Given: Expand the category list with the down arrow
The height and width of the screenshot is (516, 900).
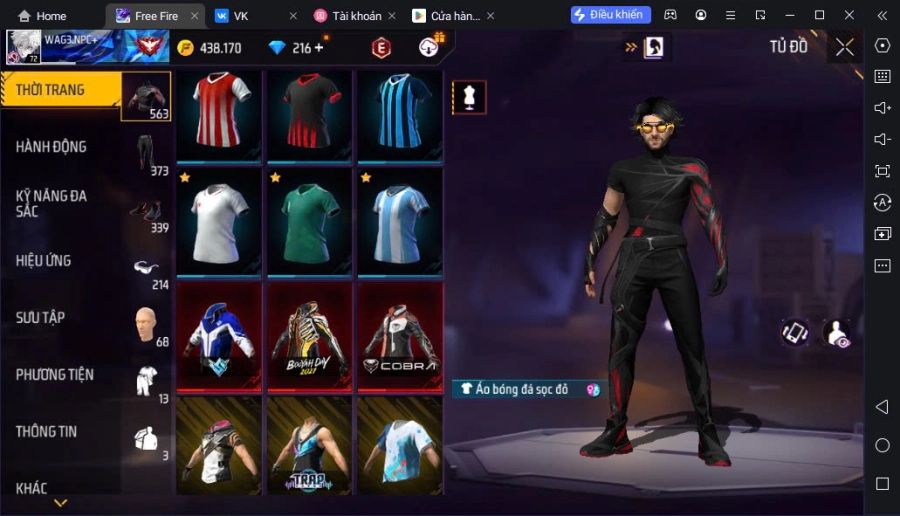Looking at the screenshot, I should (61, 503).
